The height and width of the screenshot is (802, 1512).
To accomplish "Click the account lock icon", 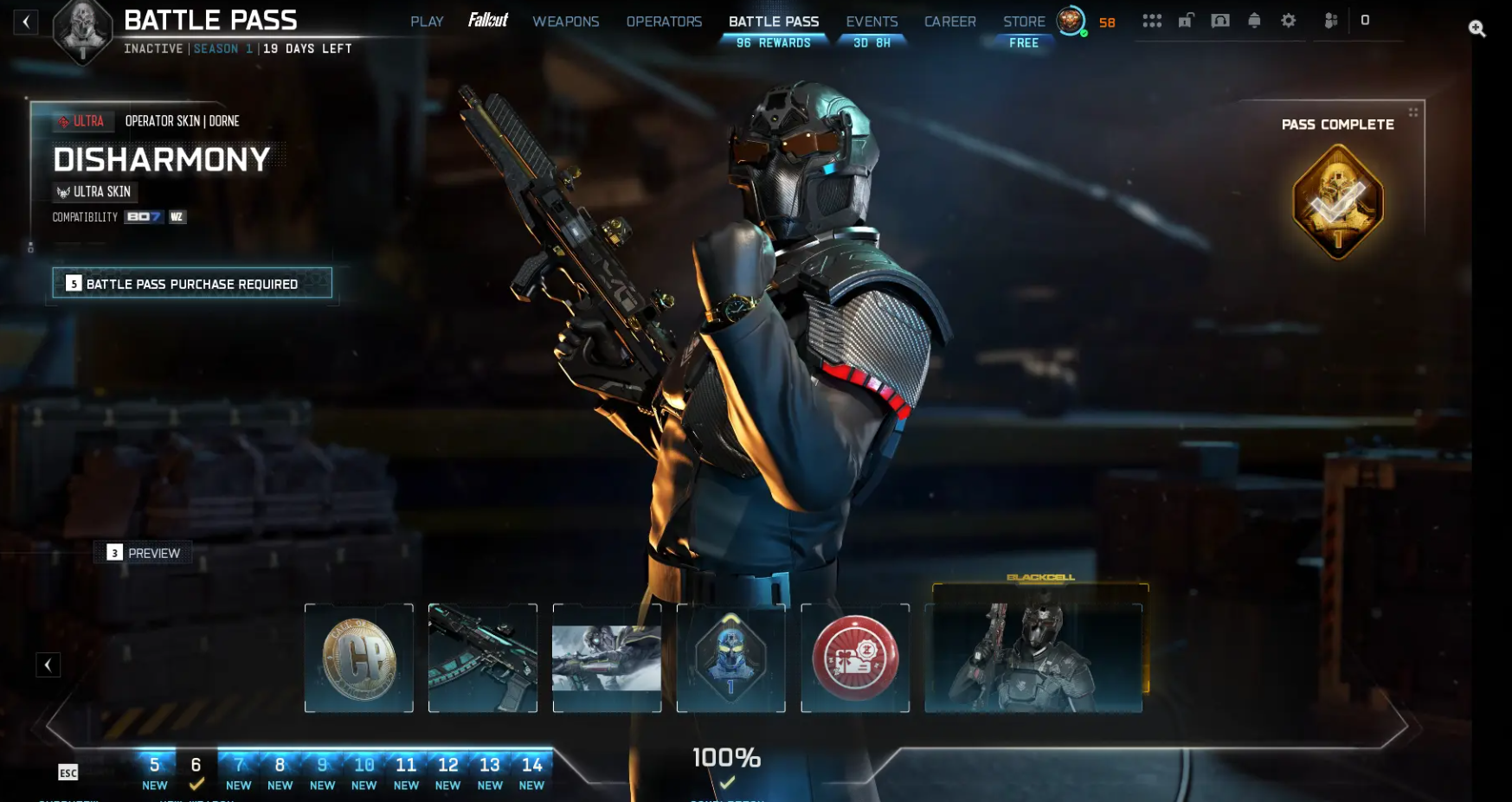I will coord(1186,19).
